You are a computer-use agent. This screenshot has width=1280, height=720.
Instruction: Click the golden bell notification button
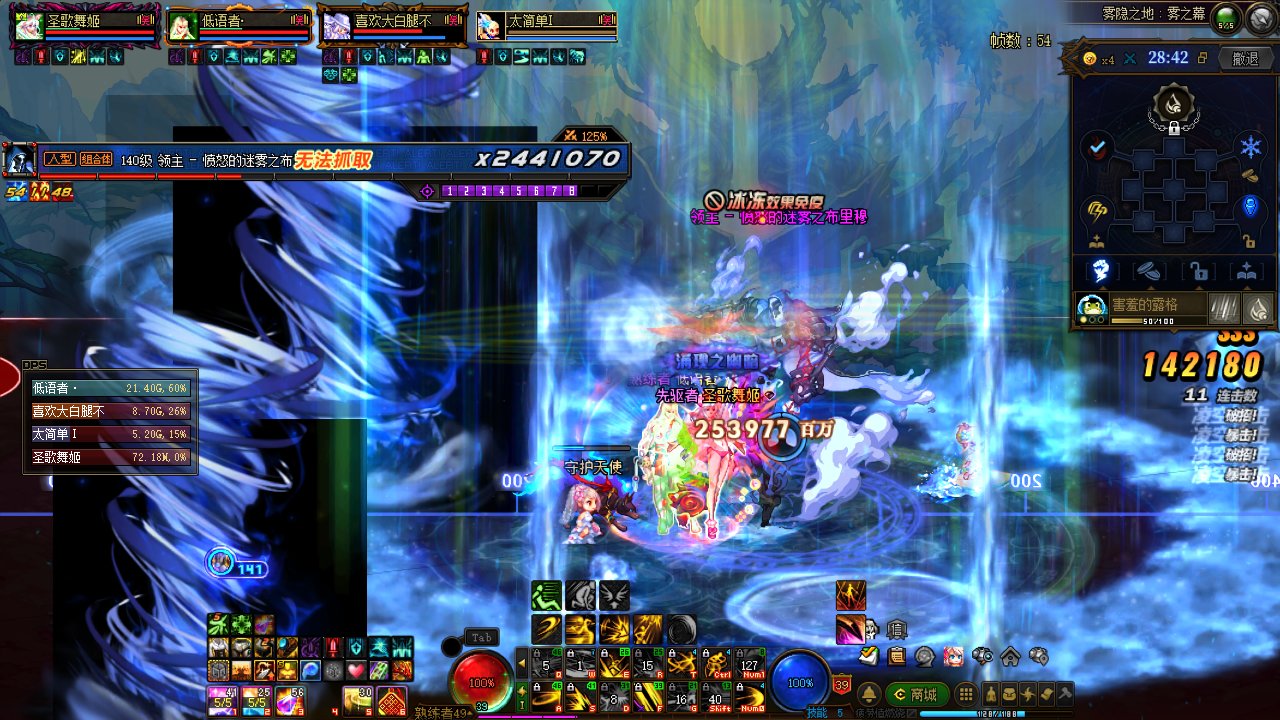tap(870, 694)
